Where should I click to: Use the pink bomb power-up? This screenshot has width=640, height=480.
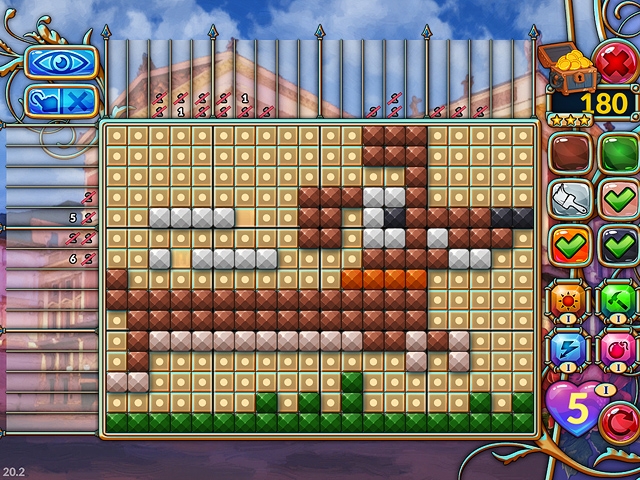pos(618,350)
